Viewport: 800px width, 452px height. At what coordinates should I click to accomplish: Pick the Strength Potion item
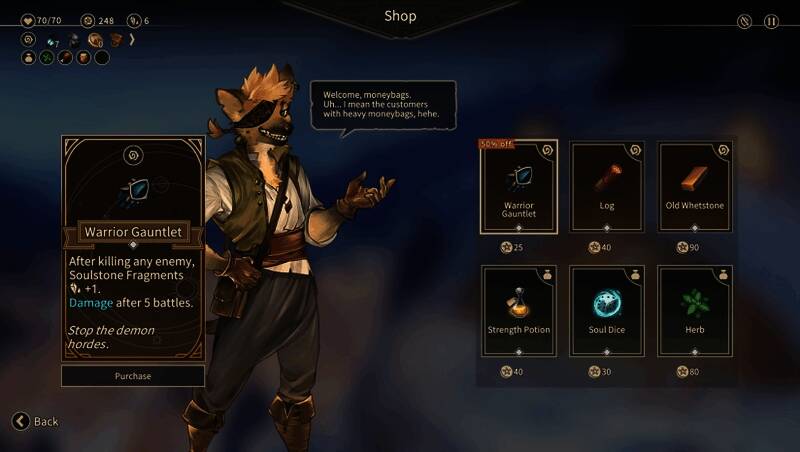[519, 310]
